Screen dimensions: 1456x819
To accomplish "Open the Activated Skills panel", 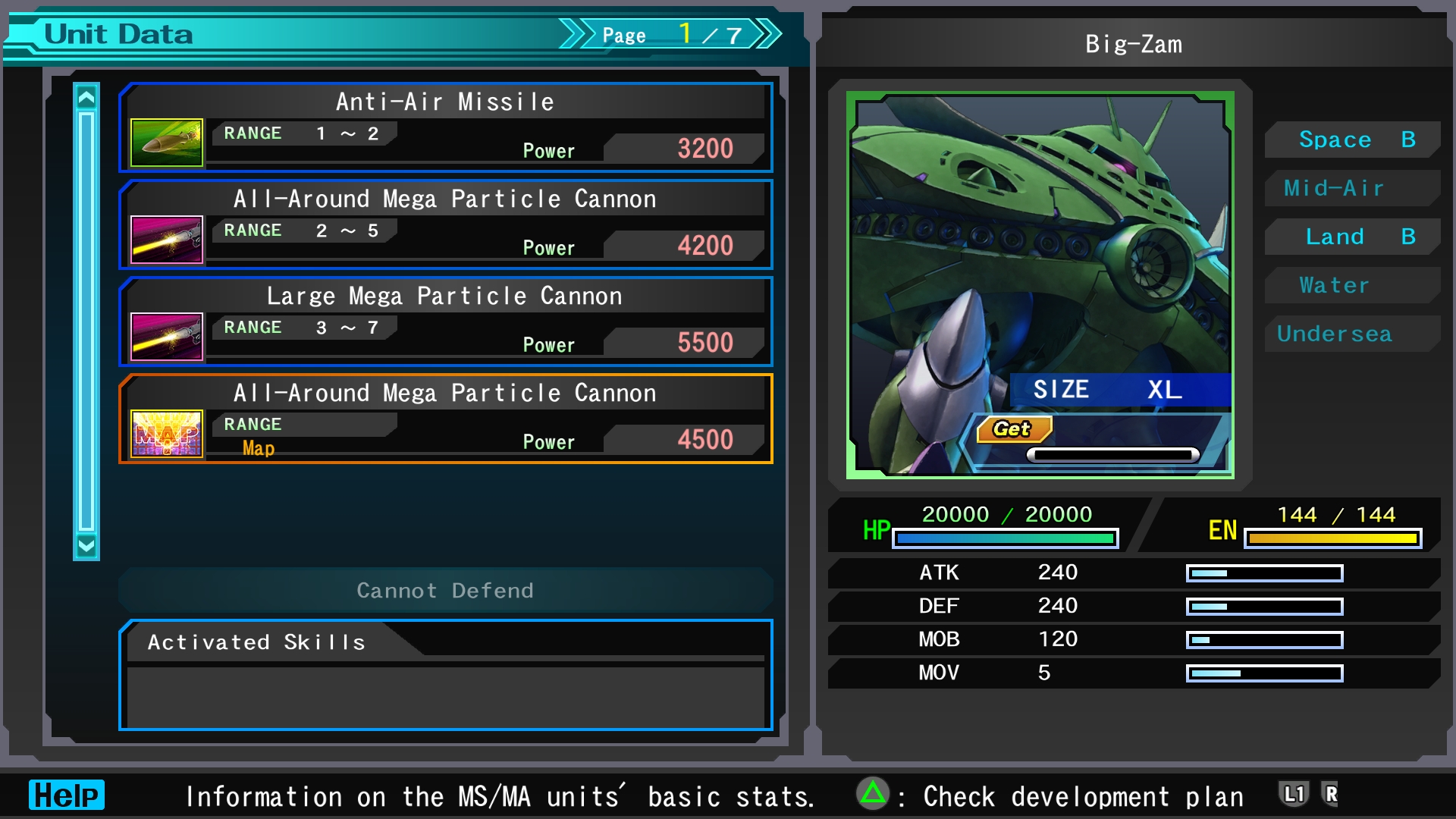I will pos(446,675).
